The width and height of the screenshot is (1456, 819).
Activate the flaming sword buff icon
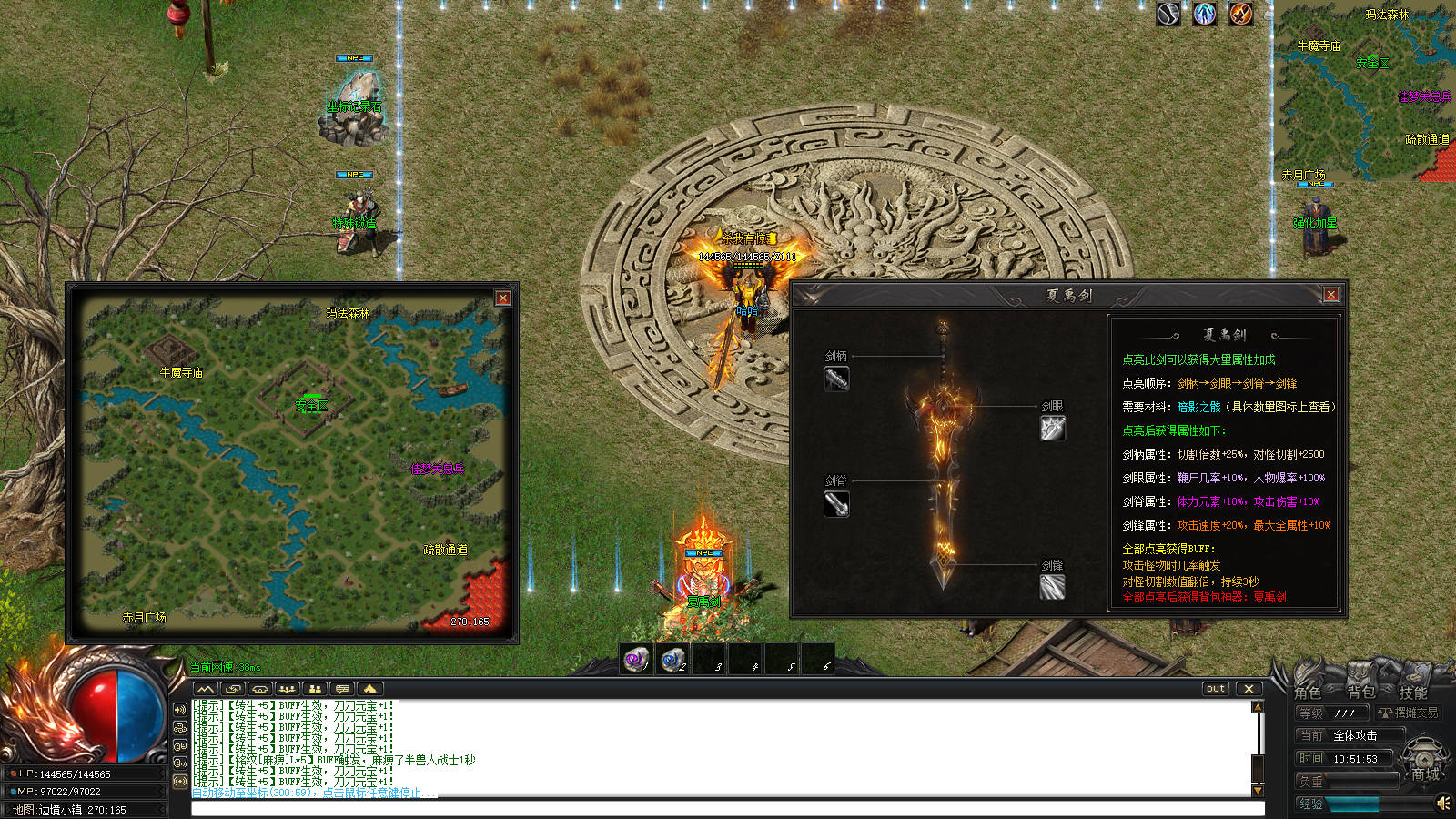(1241, 14)
